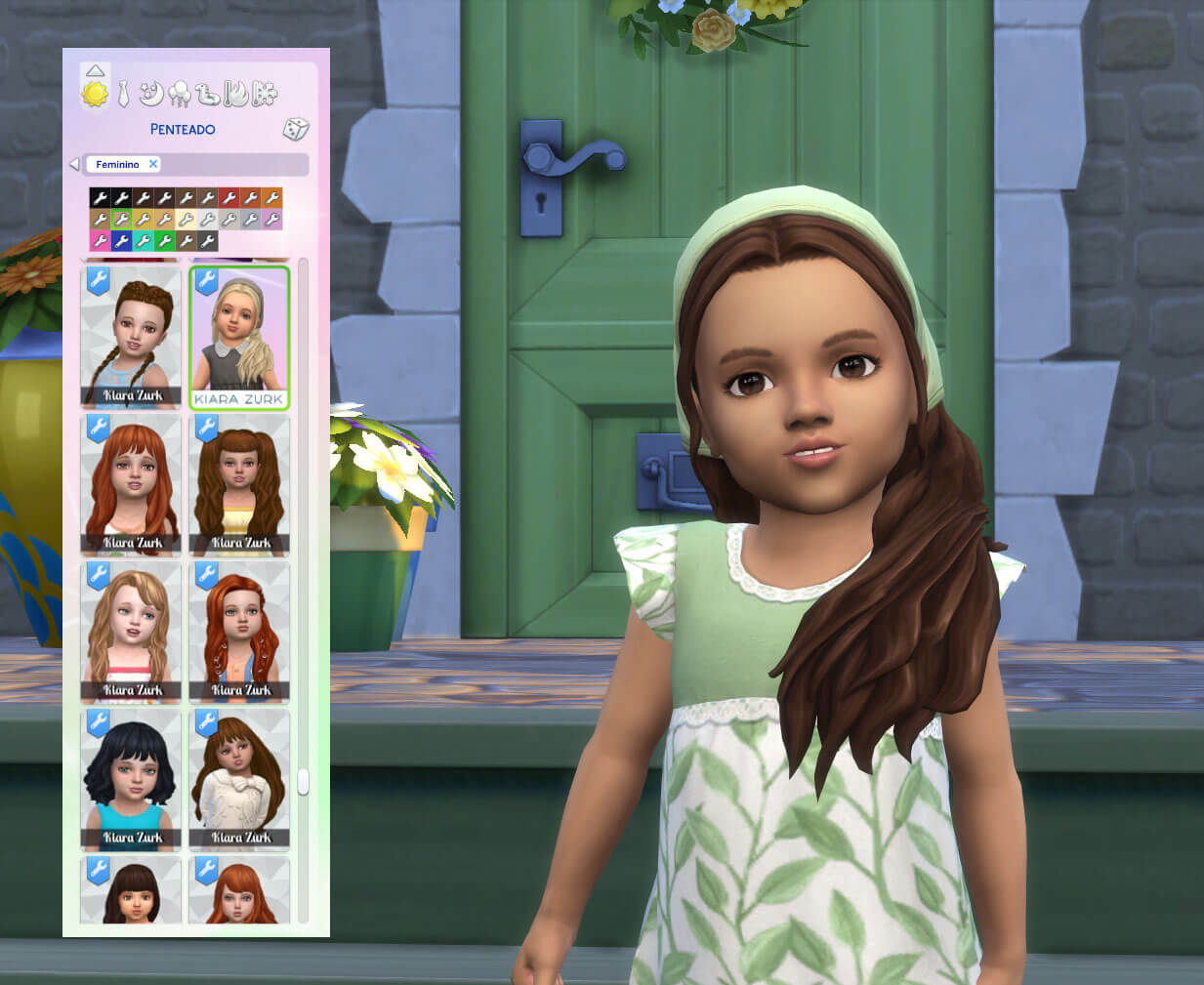Apply the blue hair color swatch

[x=121, y=240]
